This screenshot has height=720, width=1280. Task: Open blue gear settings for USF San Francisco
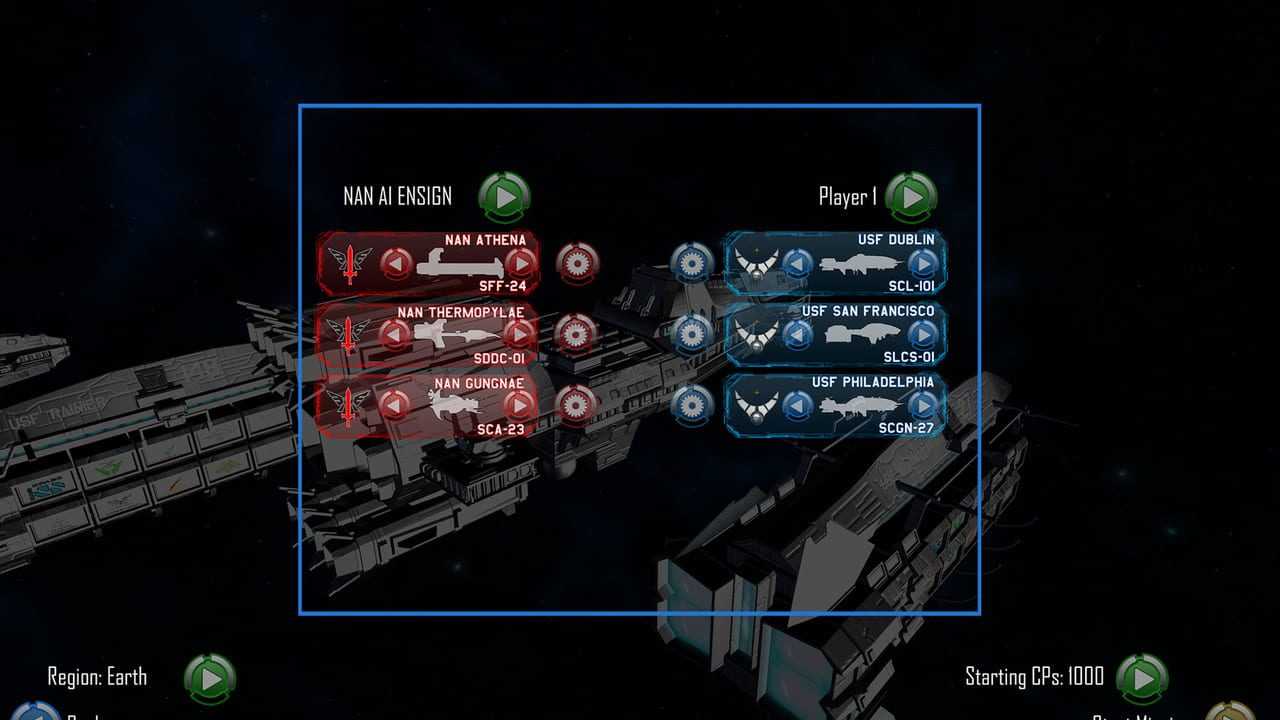pyautogui.click(x=691, y=334)
